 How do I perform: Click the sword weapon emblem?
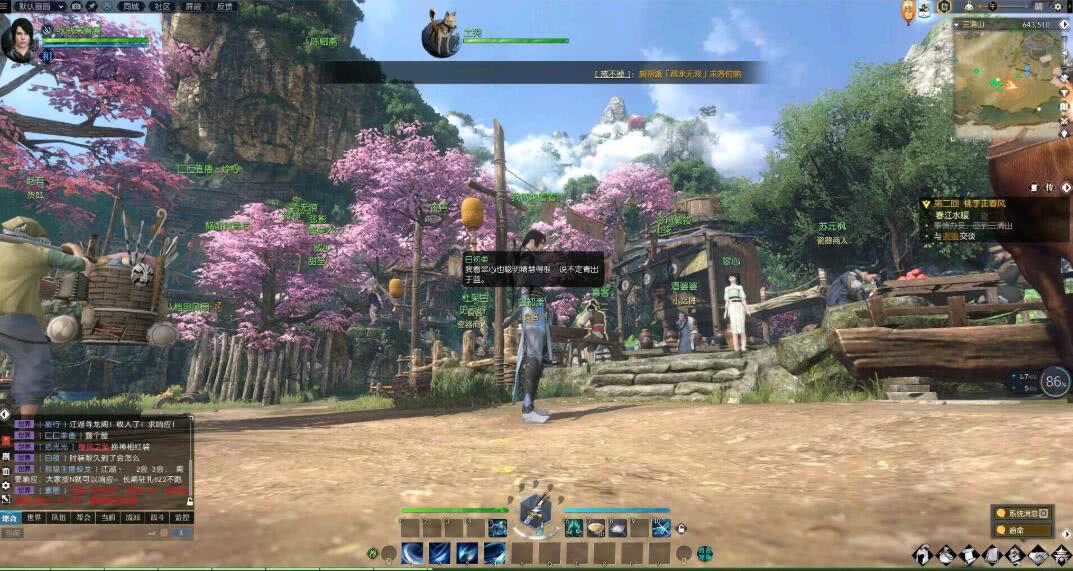[535, 513]
